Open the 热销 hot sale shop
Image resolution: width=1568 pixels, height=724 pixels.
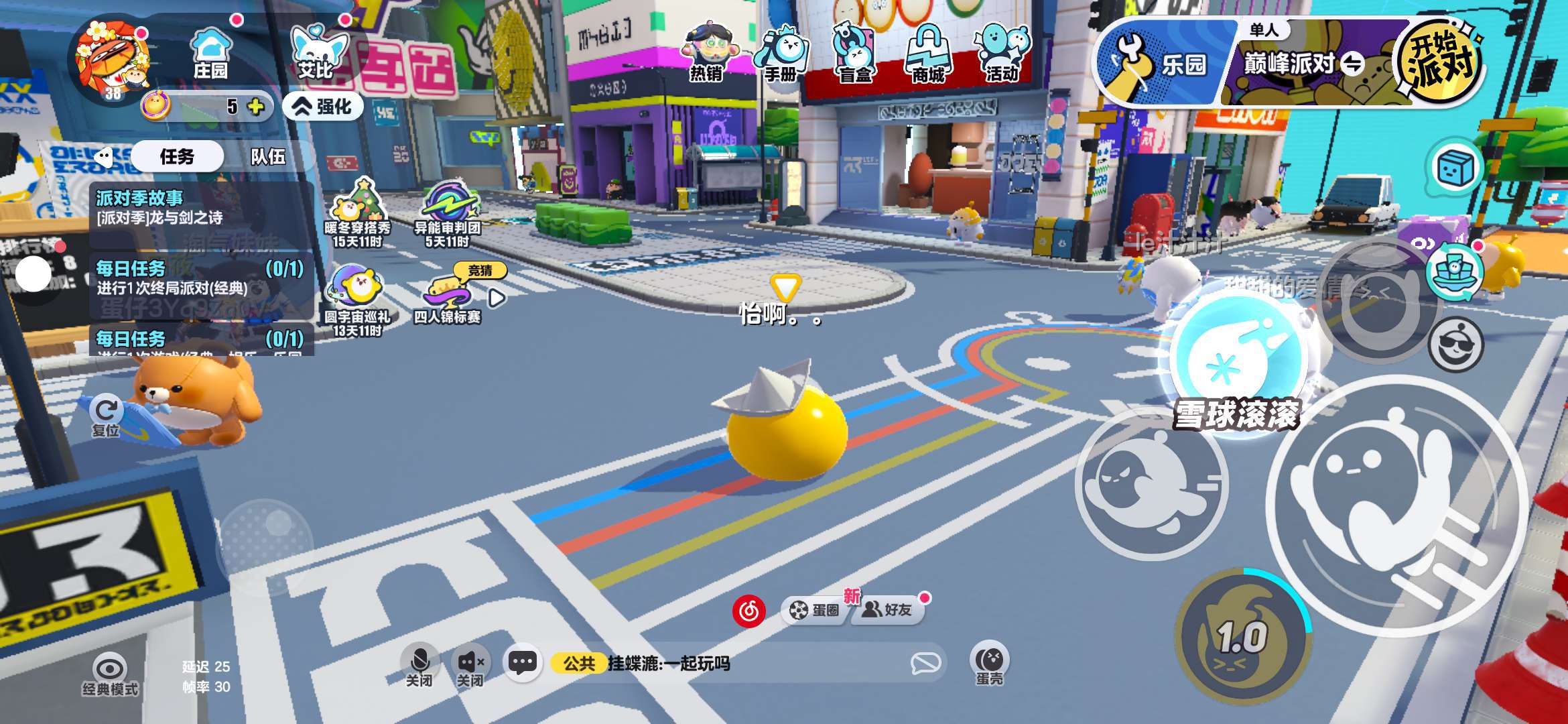(x=707, y=52)
